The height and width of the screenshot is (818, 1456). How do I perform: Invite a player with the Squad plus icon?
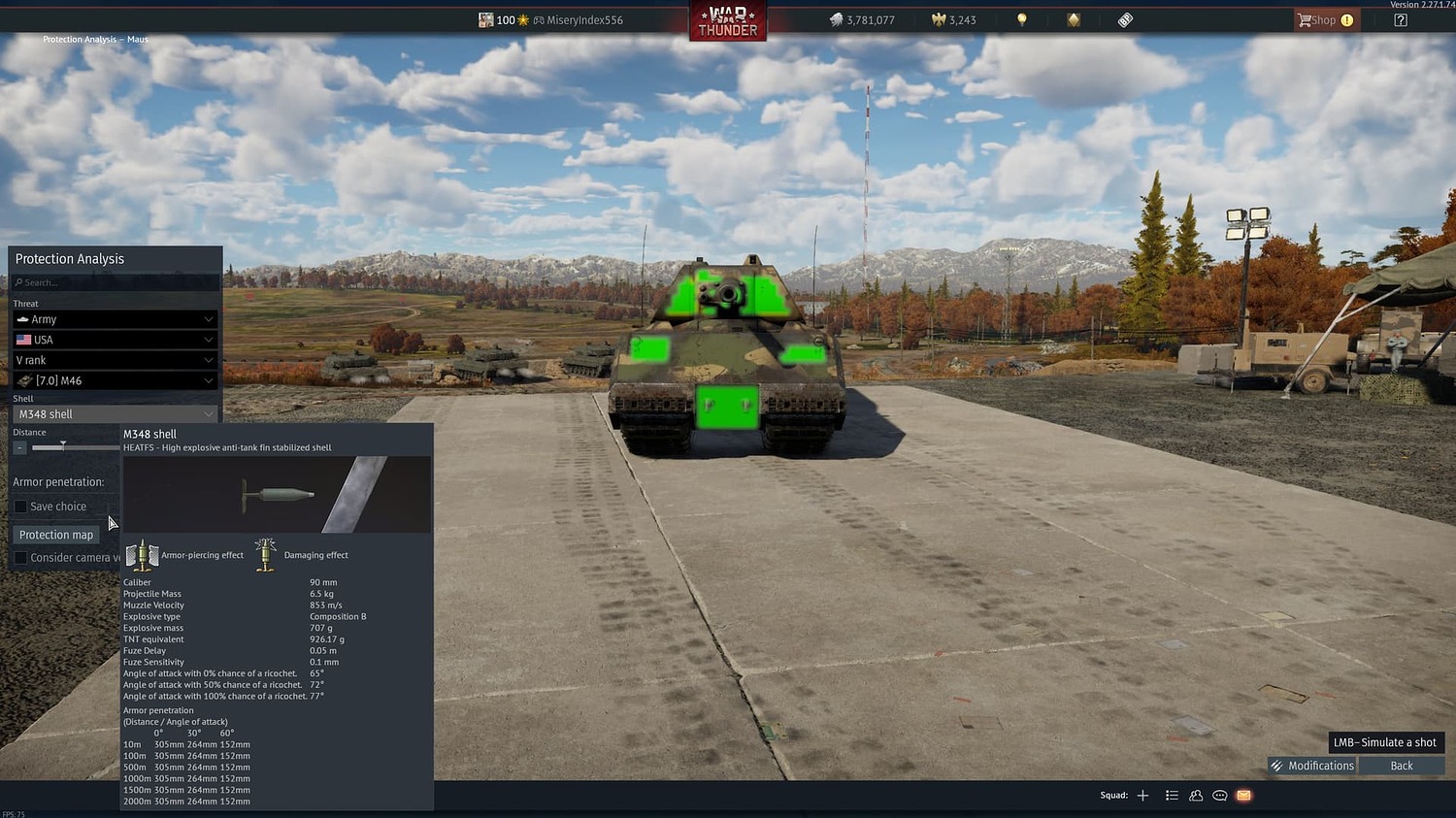(1142, 795)
